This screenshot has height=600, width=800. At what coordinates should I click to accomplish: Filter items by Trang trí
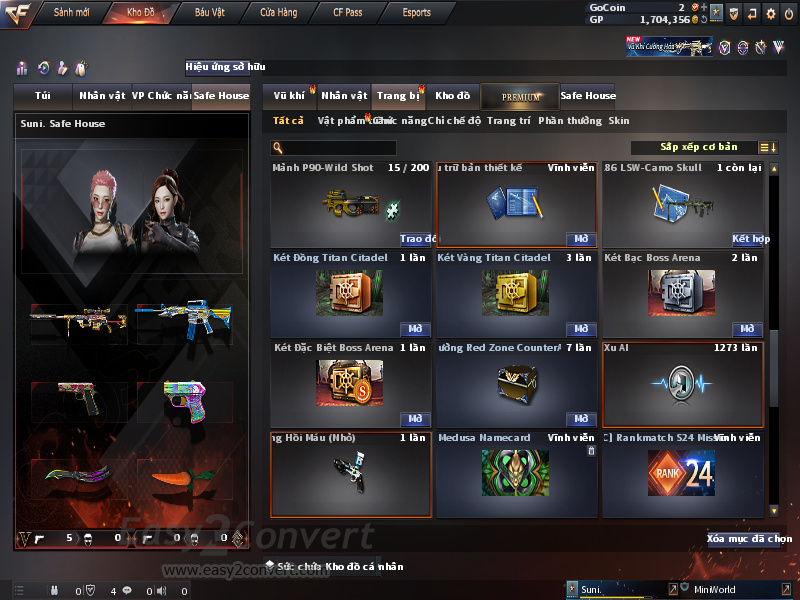(x=509, y=121)
